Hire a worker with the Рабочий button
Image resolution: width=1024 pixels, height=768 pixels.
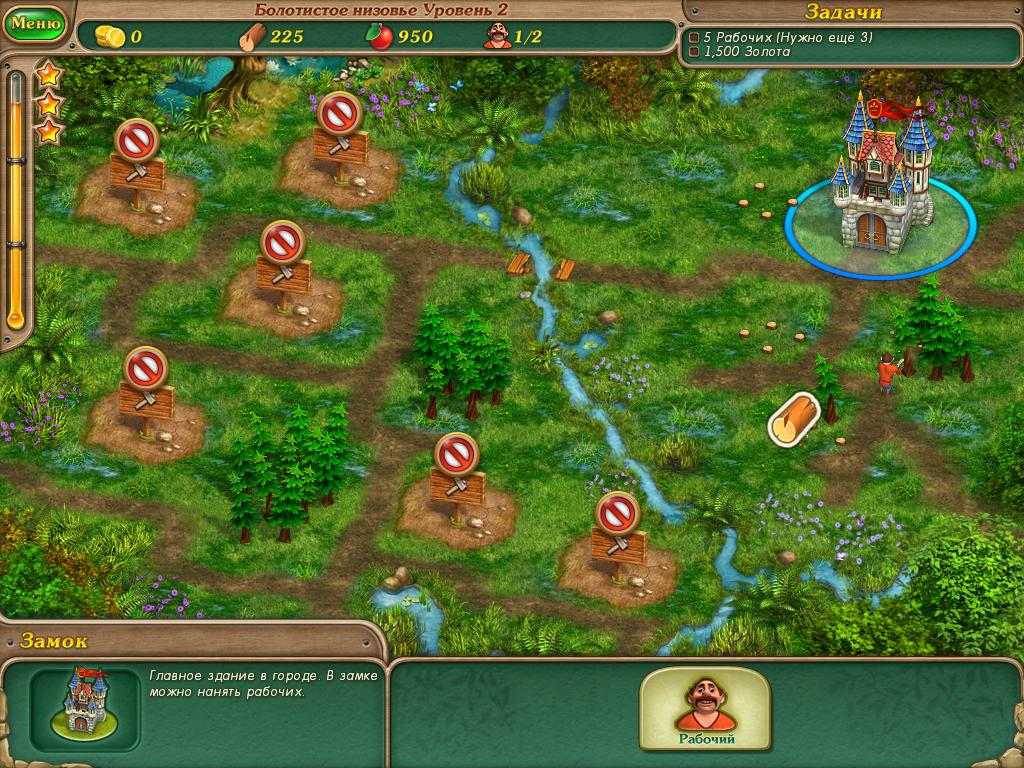[704, 710]
